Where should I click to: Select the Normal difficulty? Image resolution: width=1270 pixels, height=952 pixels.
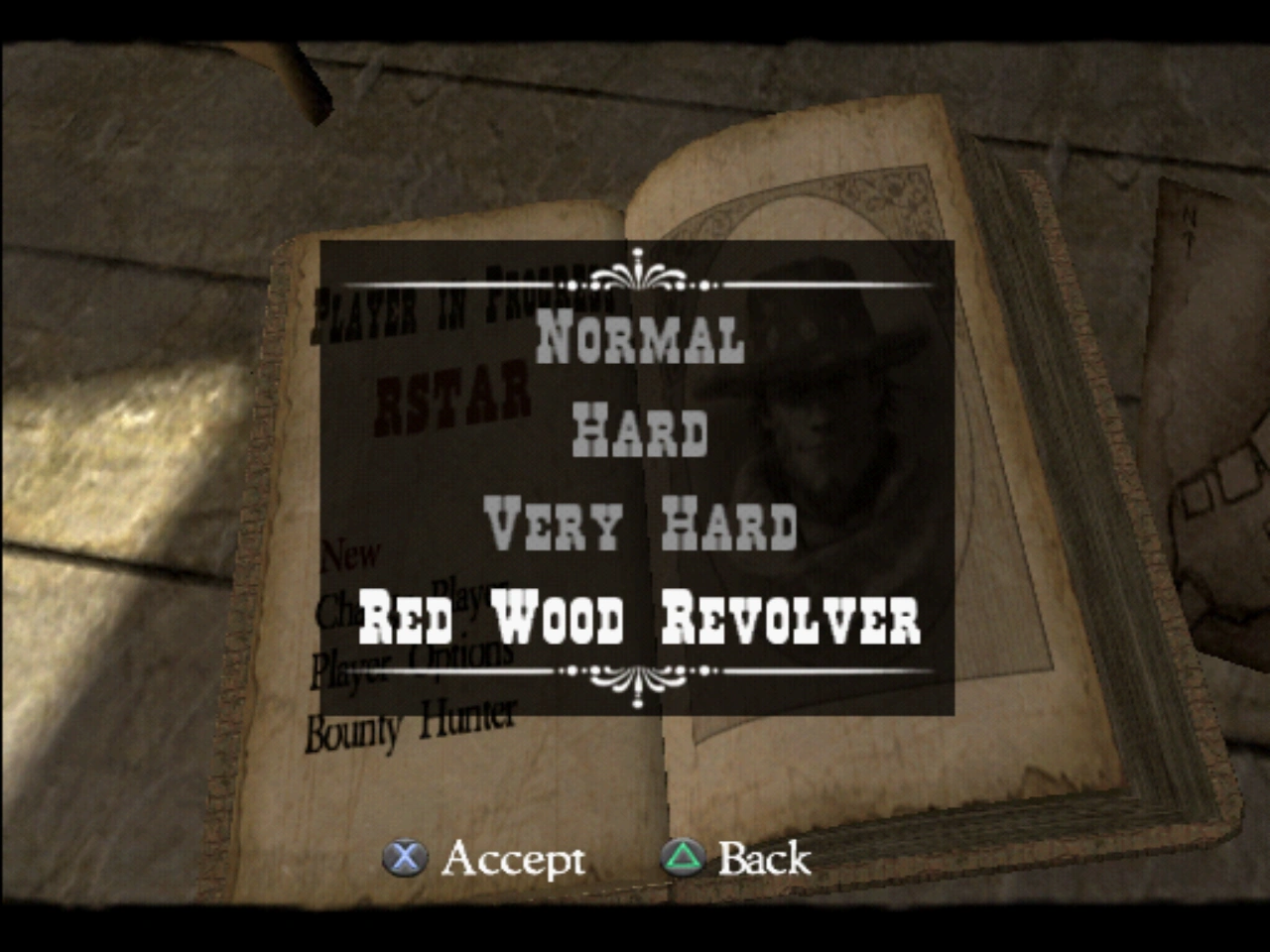(639, 337)
